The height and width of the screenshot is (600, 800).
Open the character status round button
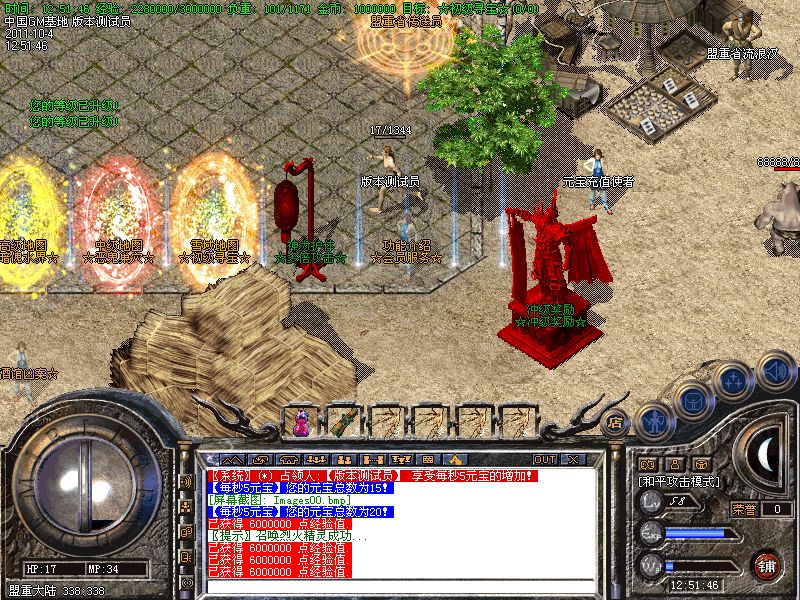[652, 424]
